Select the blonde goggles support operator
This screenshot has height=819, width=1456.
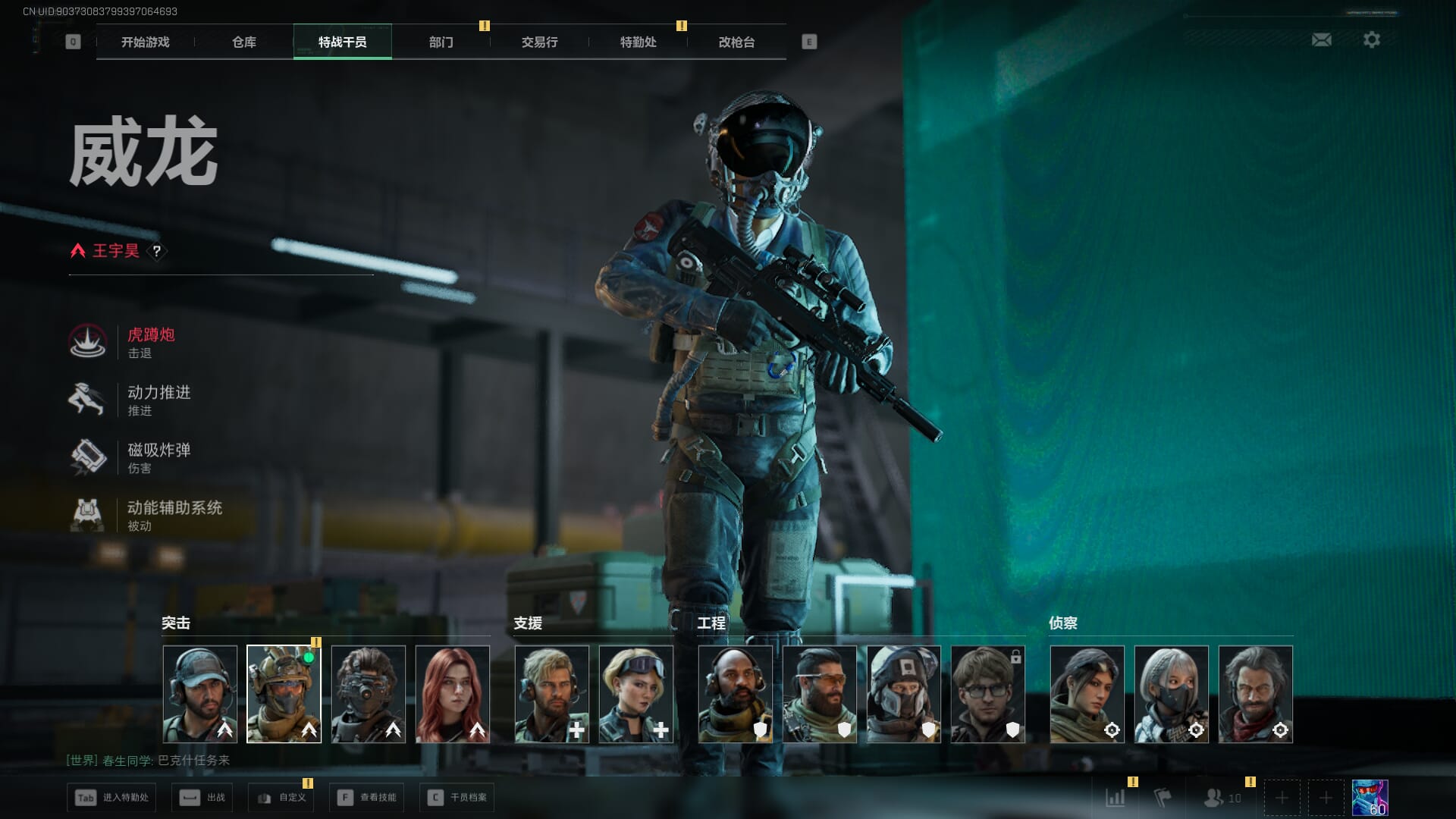(635, 693)
